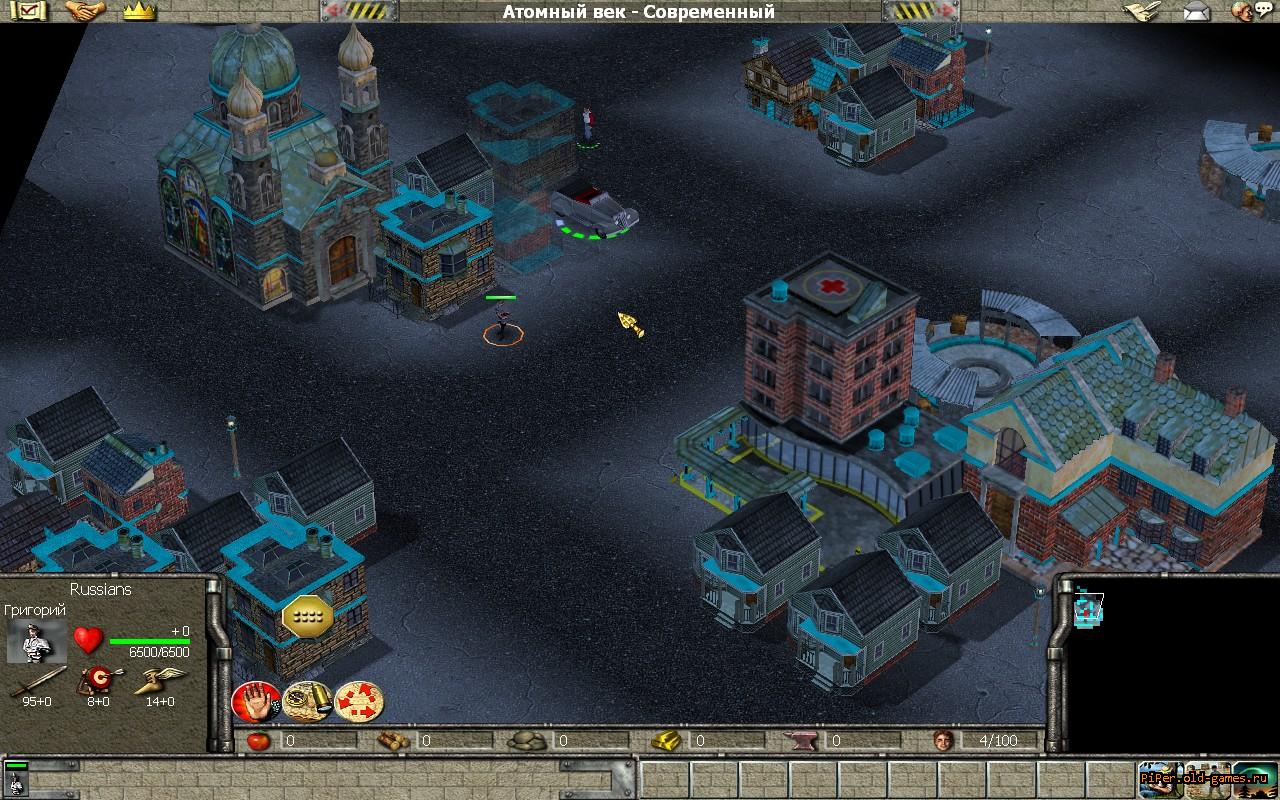The width and height of the screenshot is (1280, 800).
Task: Click the right hazard-striped epoch arrow panel
Action: coord(920,11)
